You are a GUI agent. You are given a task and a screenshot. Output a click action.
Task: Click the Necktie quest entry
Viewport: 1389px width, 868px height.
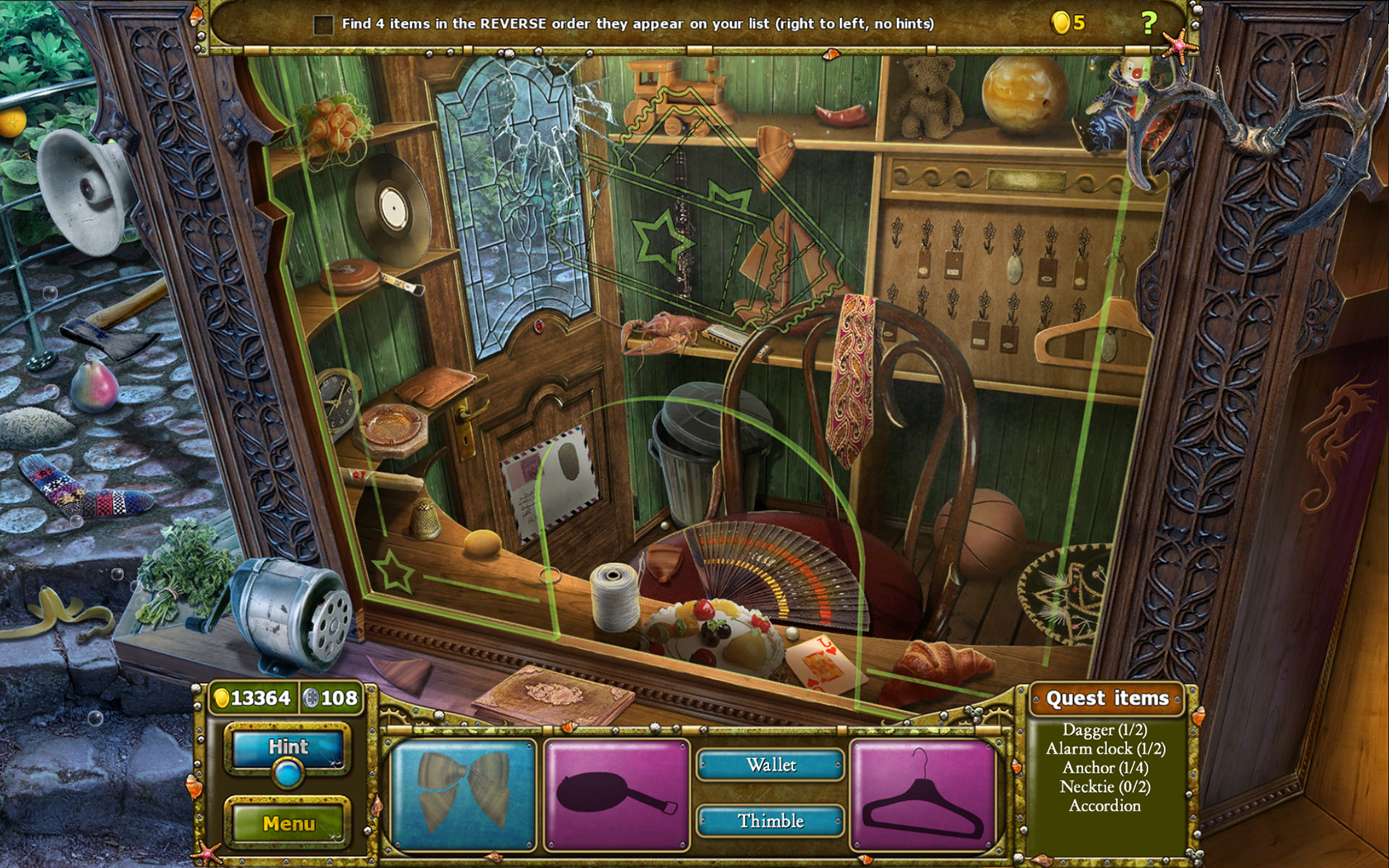pyautogui.click(x=1105, y=787)
